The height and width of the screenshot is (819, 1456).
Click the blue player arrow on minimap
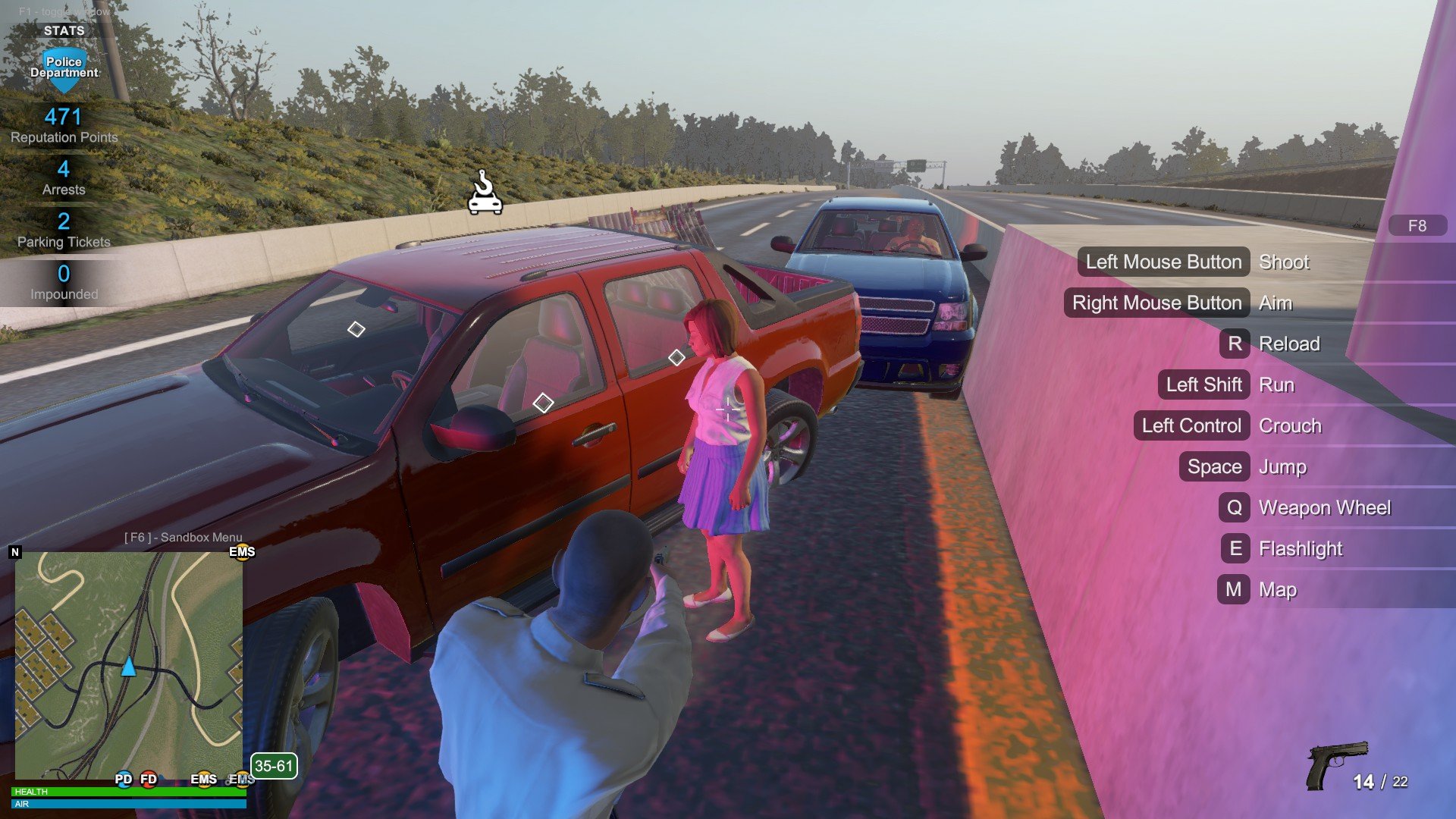(x=129, y=667)
